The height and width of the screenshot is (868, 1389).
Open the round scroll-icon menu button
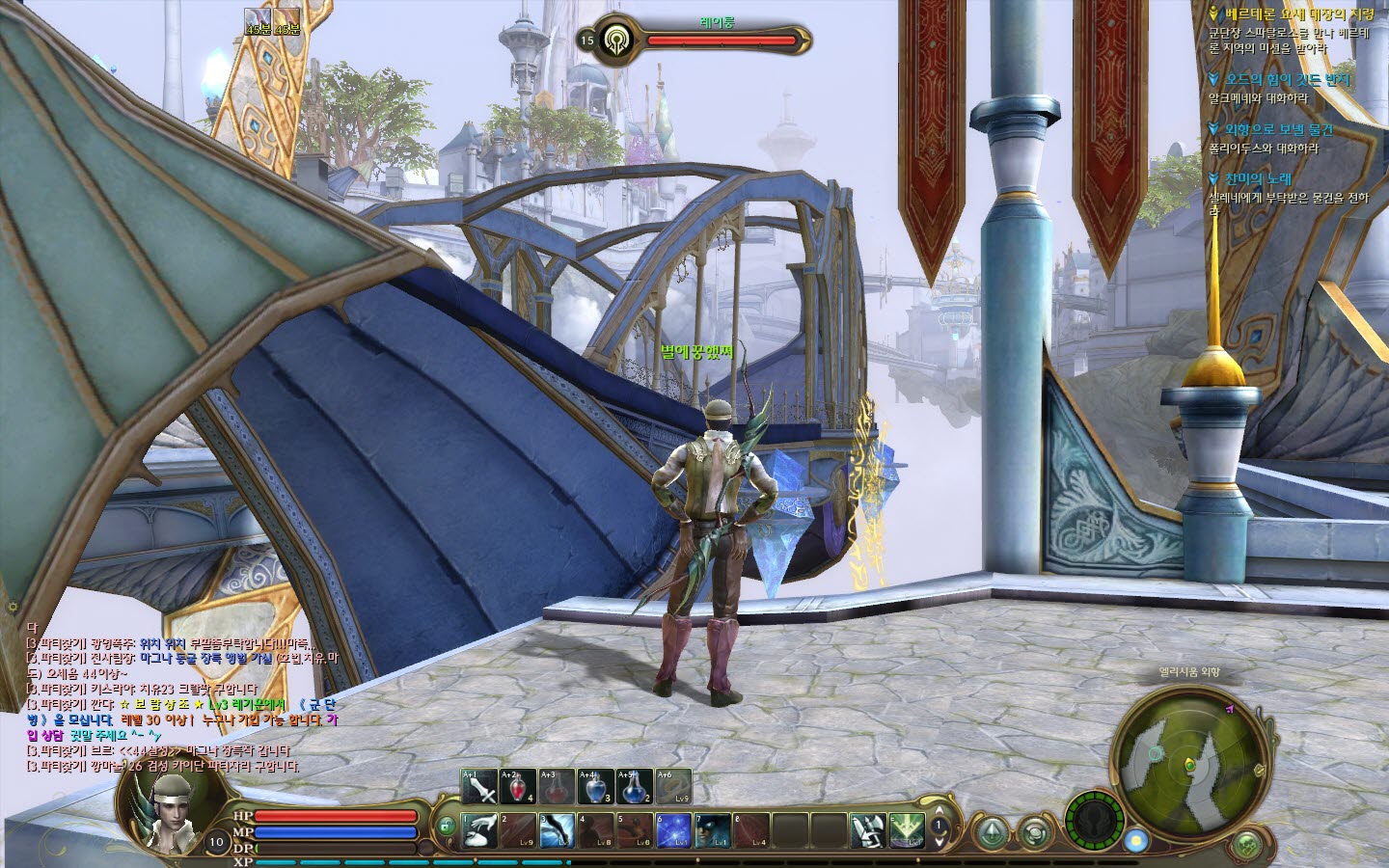tap(1035, 831)
